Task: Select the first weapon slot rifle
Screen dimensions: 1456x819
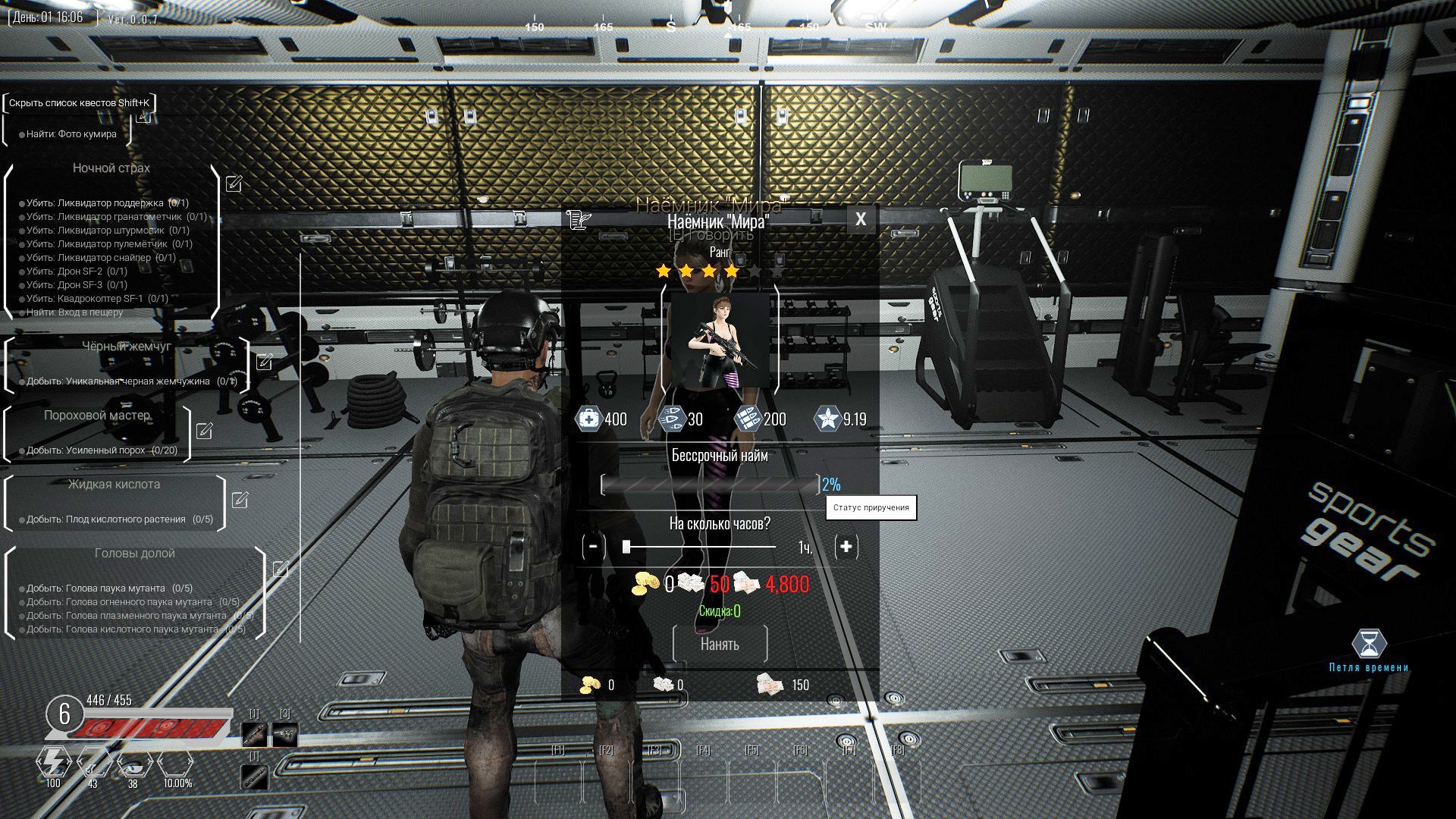Action: click(254, 734)
